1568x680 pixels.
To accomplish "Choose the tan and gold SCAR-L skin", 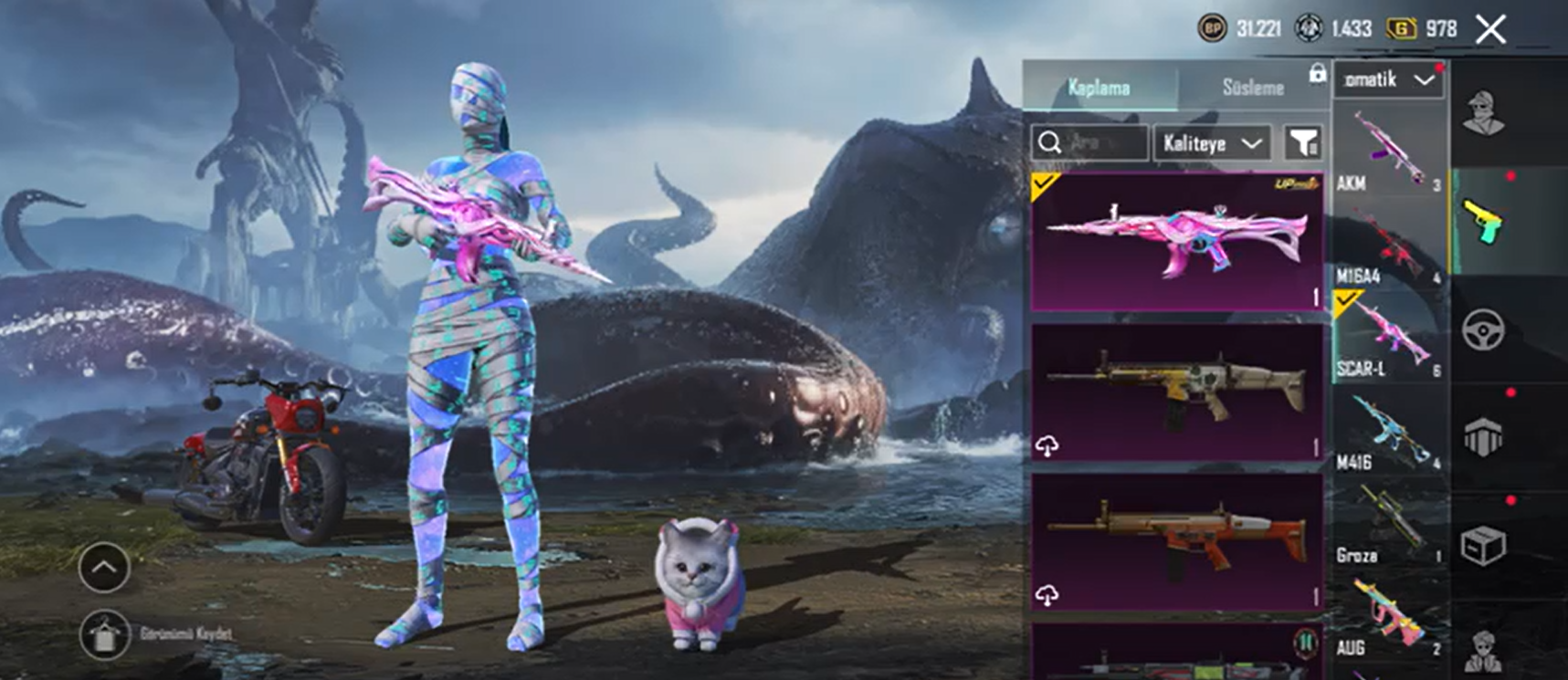I will click(1177, 392).
